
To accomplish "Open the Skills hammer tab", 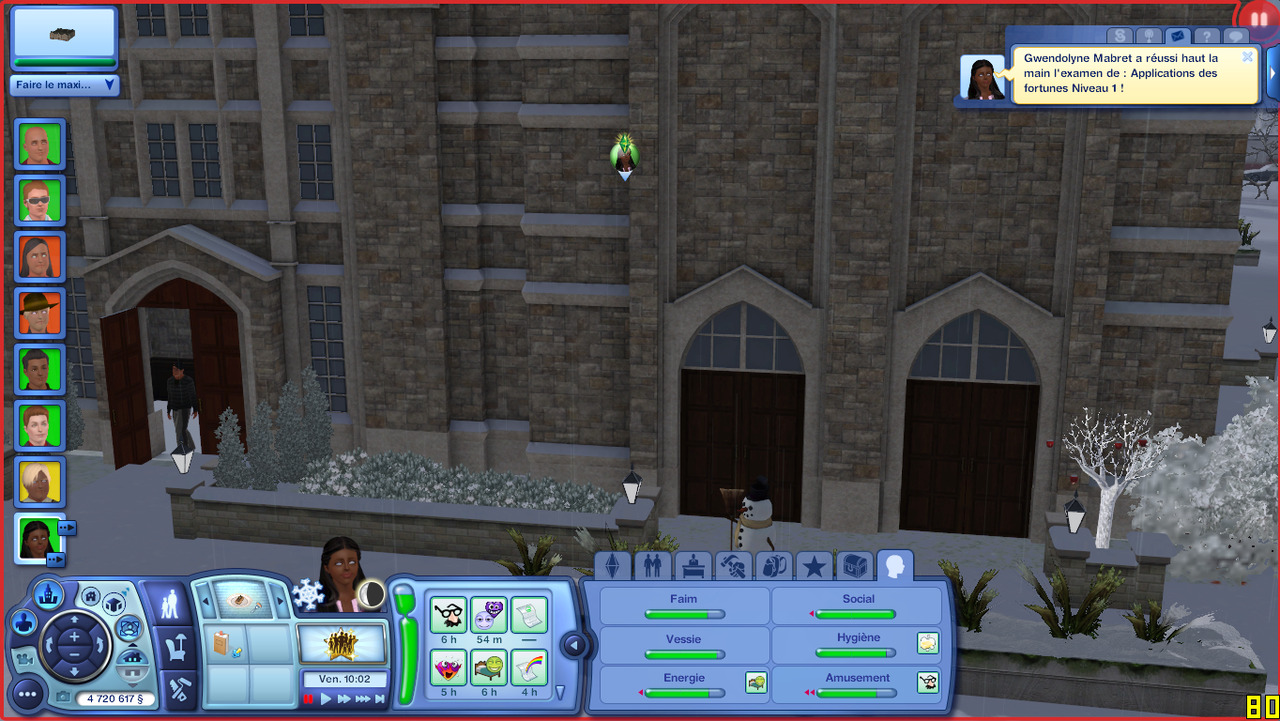I will (733, 567).
